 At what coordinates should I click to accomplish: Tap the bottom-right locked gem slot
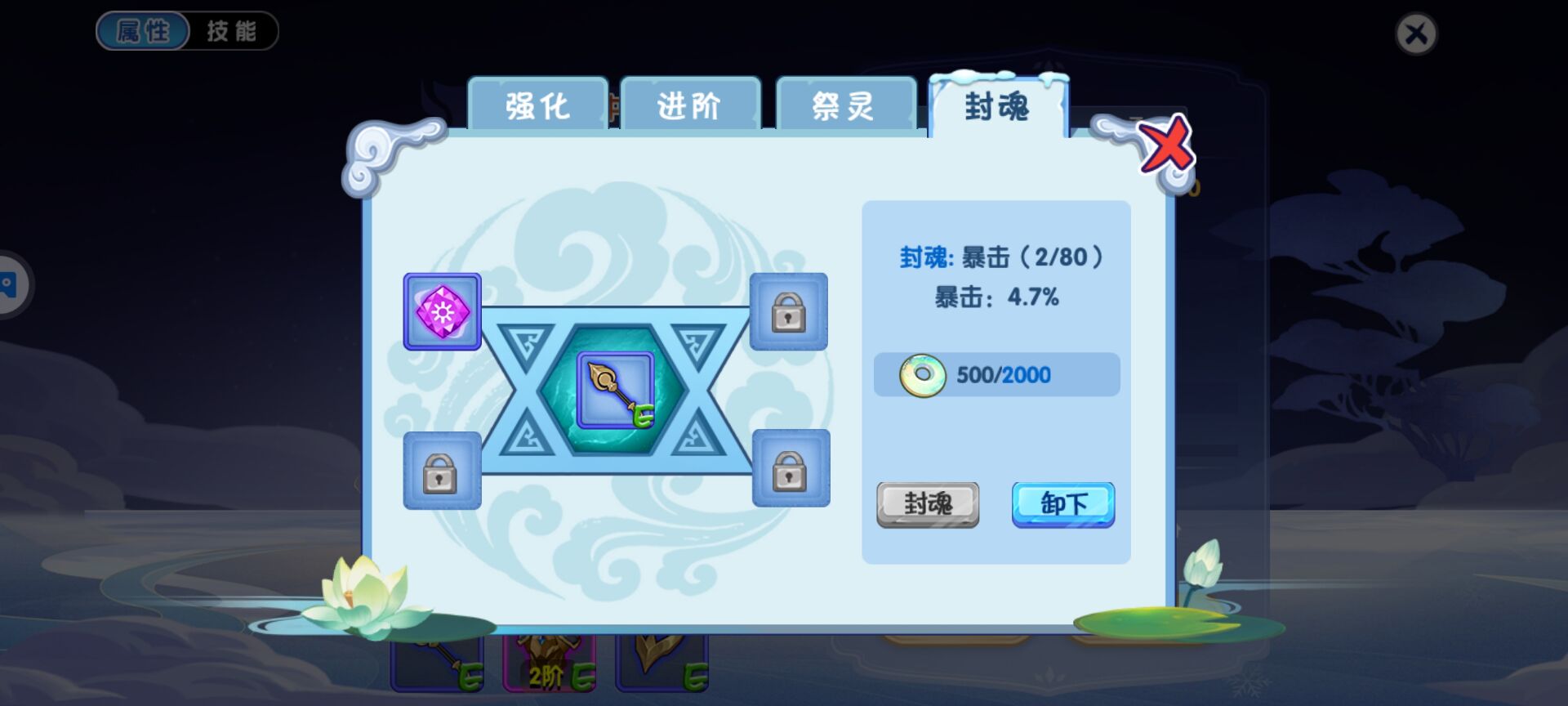[789, 474]
